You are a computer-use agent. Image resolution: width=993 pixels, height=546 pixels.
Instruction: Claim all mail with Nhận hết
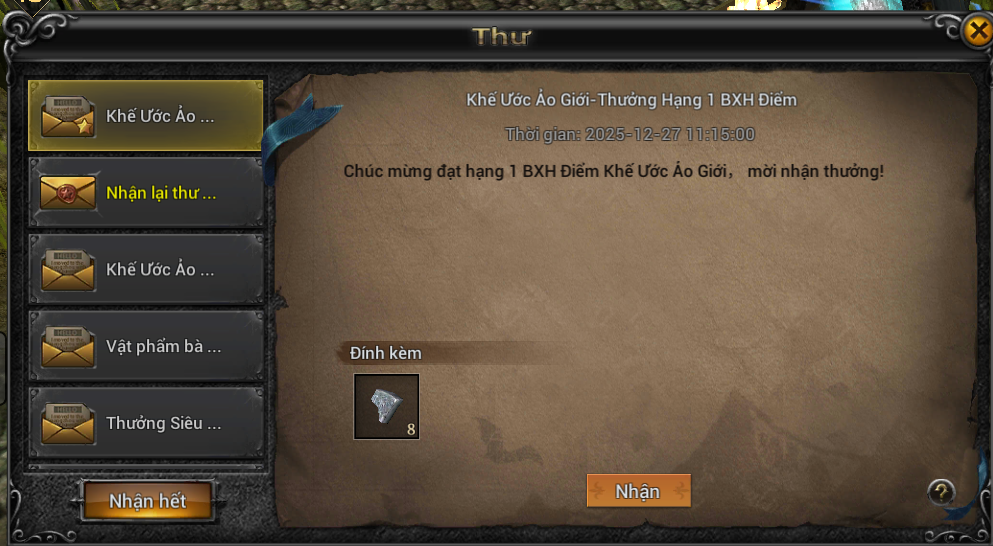pos(148,501)
